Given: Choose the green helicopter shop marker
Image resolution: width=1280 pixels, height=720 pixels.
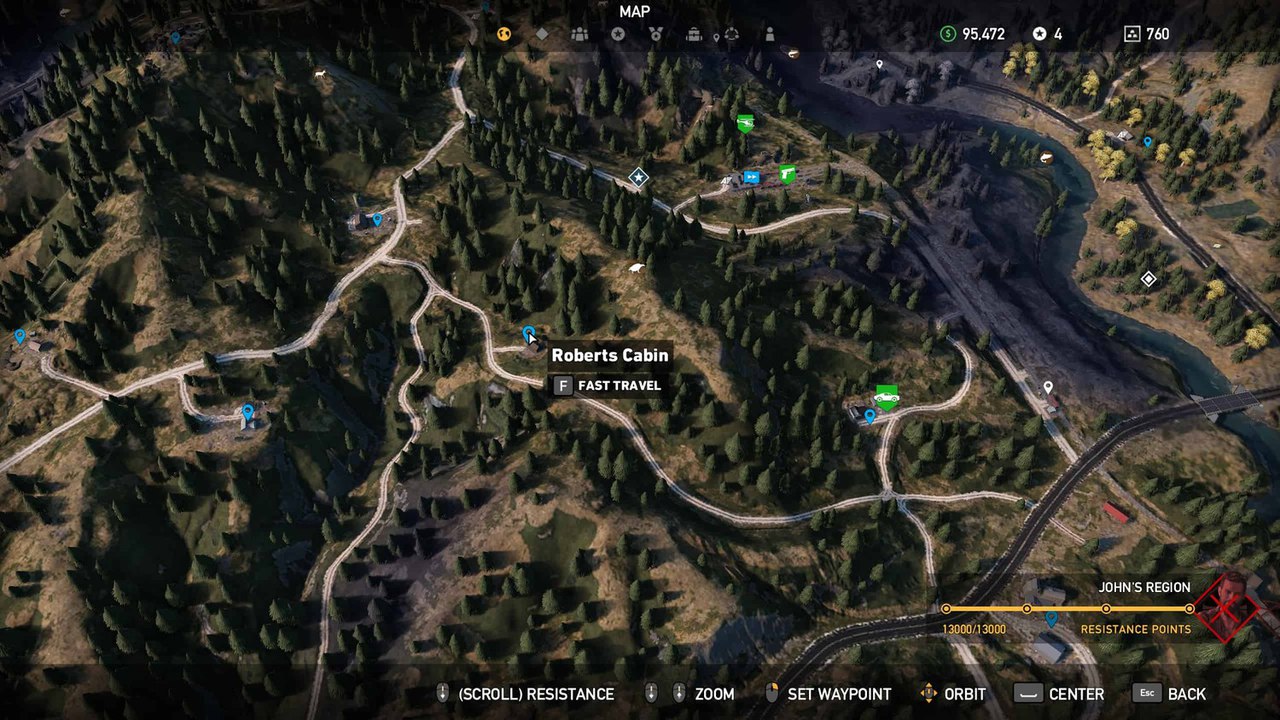Looking at the screenshot, I should click(745, 123).
